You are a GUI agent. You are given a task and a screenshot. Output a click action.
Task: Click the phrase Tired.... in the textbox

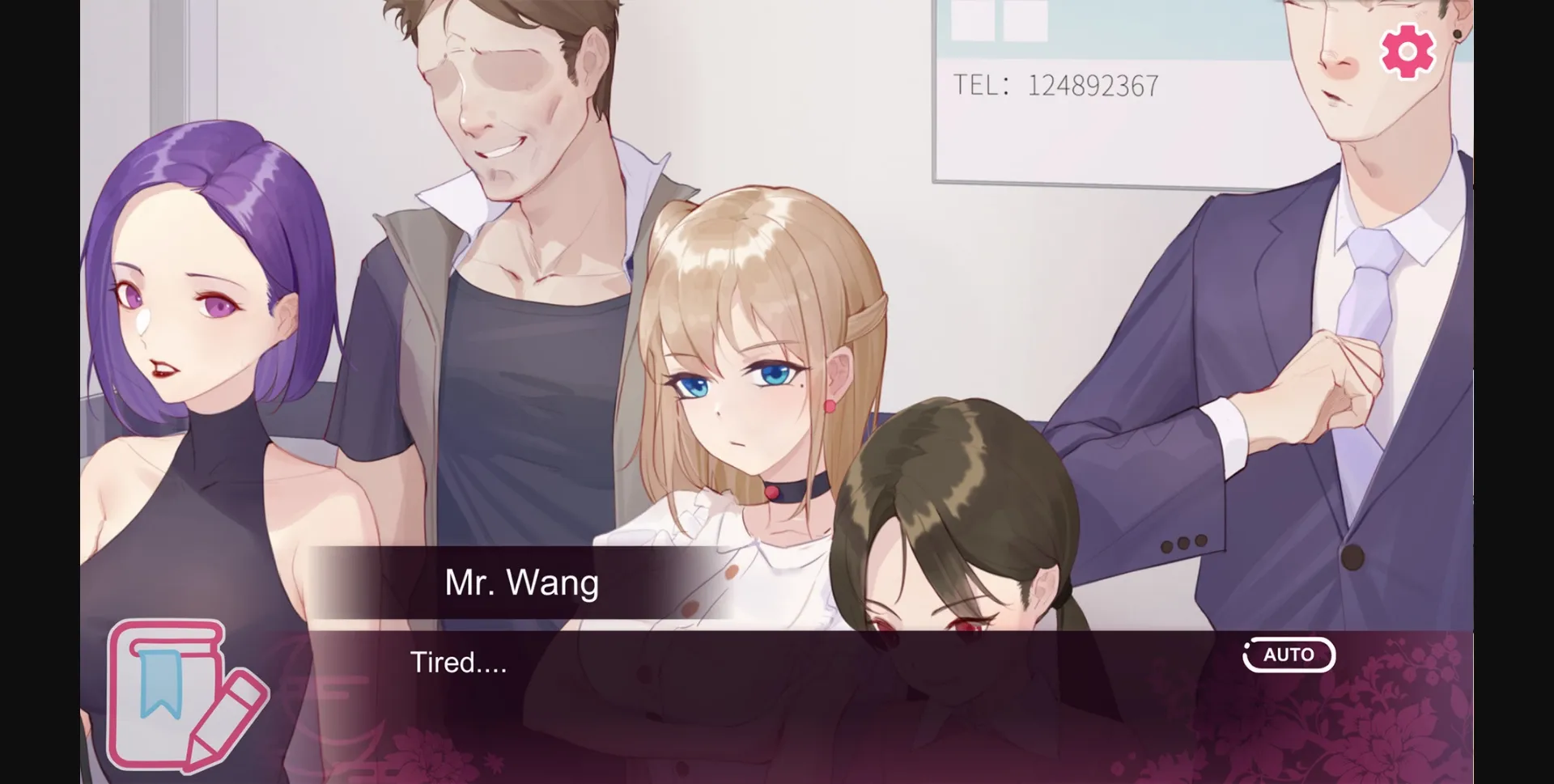coord(458,665)
